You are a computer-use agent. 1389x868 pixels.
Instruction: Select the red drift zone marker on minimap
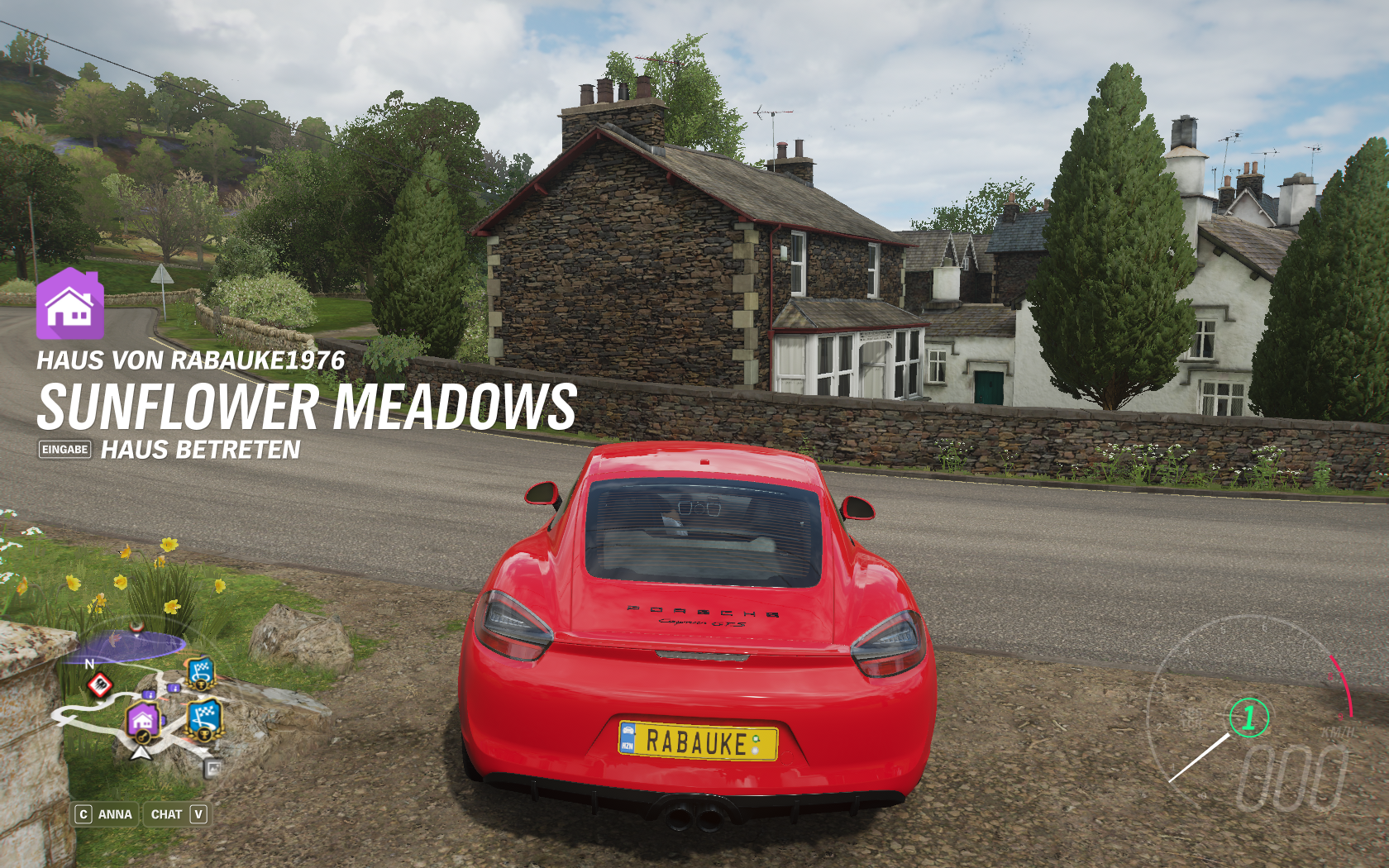click(x=100, y=684)
